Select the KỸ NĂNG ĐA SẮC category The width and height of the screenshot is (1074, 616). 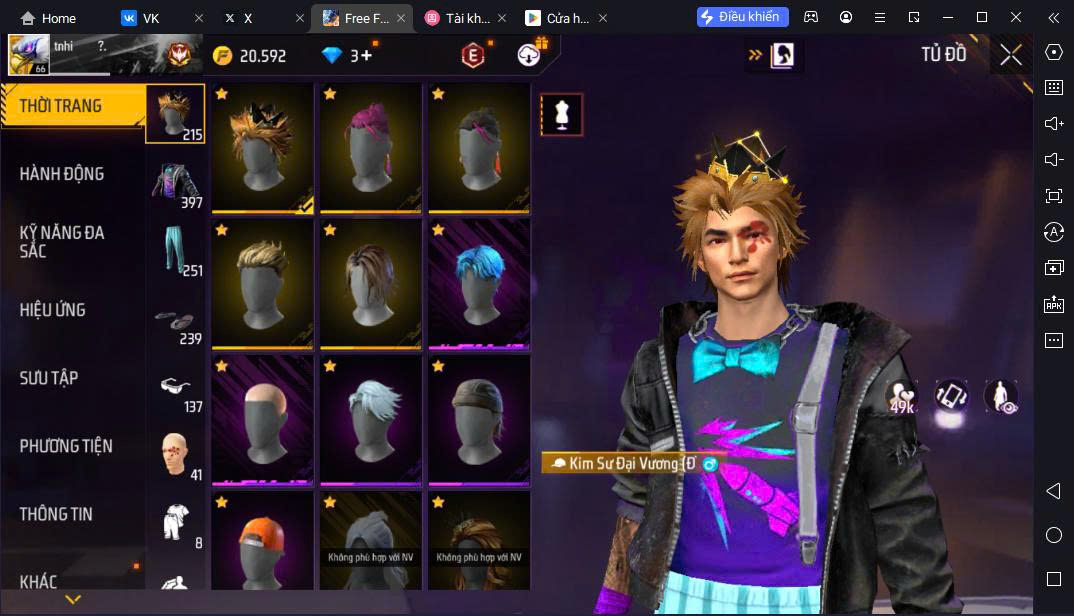62,241
